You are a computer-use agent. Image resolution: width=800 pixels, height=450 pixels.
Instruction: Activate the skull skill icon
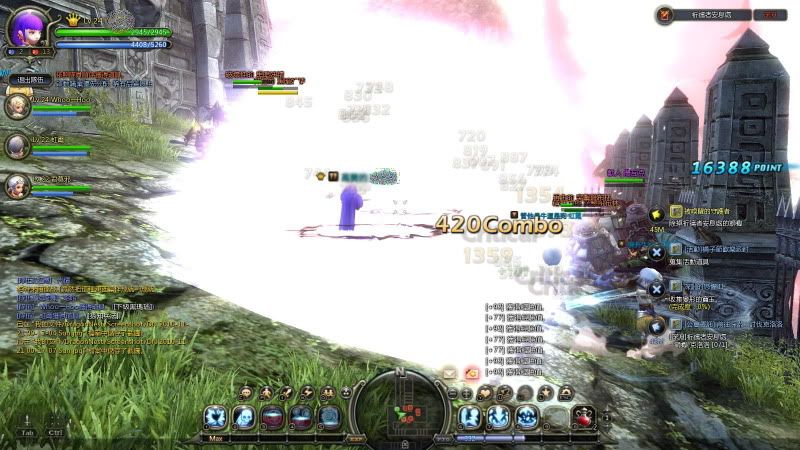point(243,416)
